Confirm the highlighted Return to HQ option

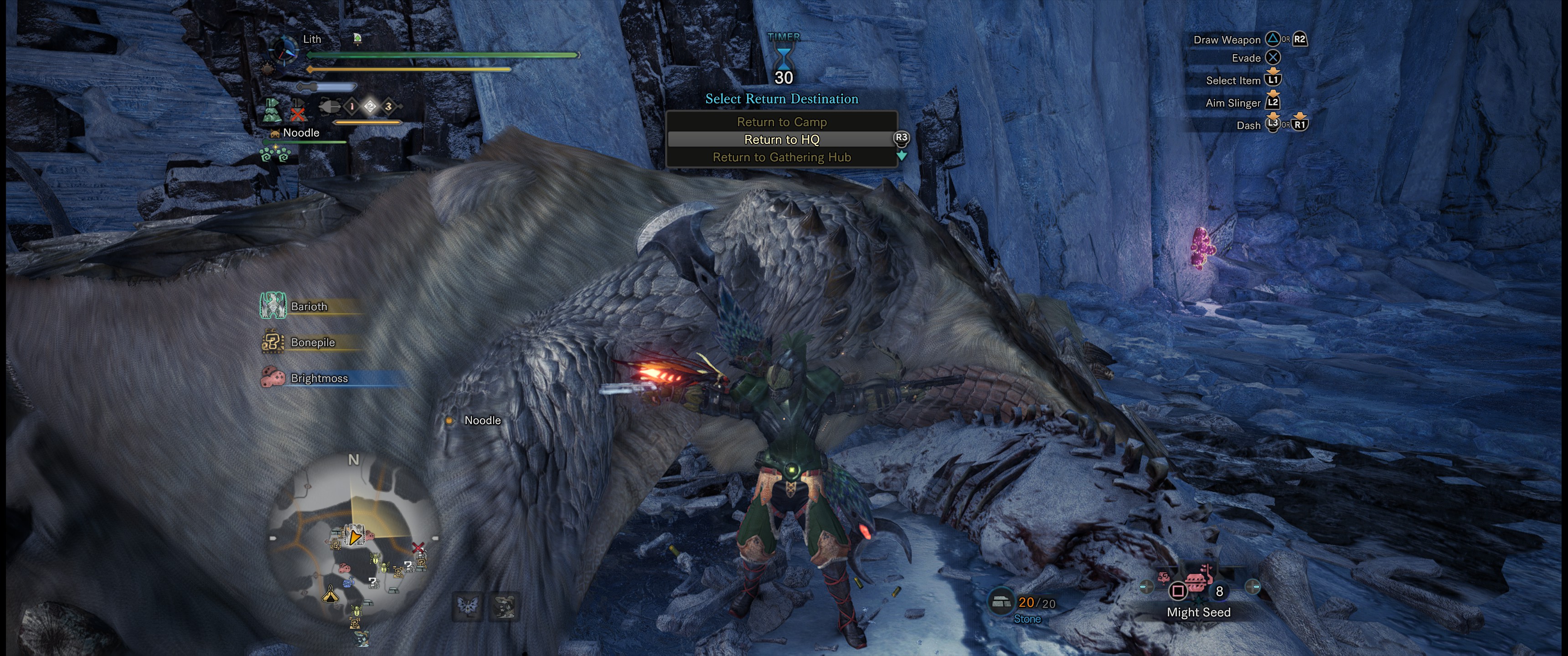click(x=782, y=139)
